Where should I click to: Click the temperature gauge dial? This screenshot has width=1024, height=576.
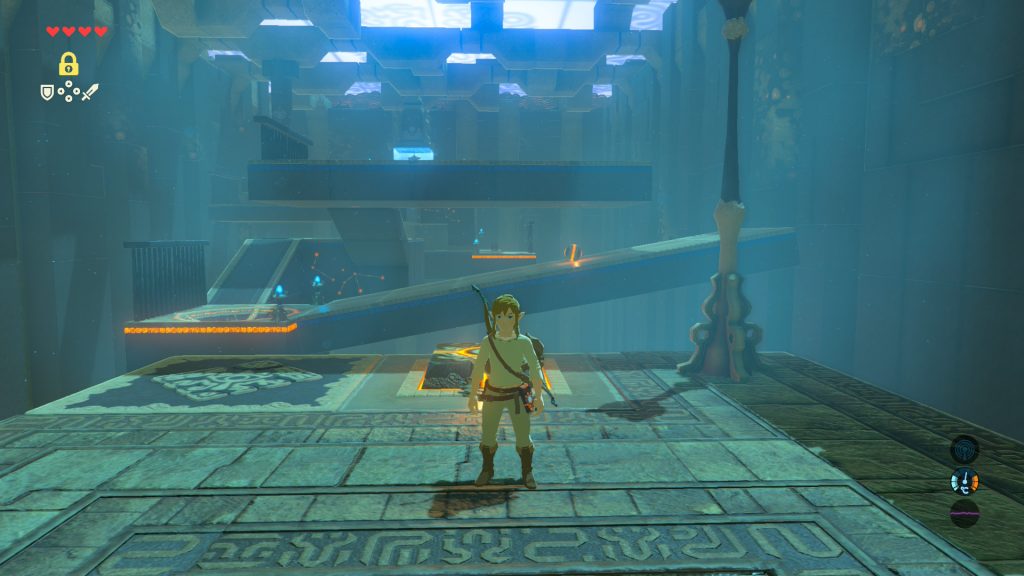click(964, 482)
